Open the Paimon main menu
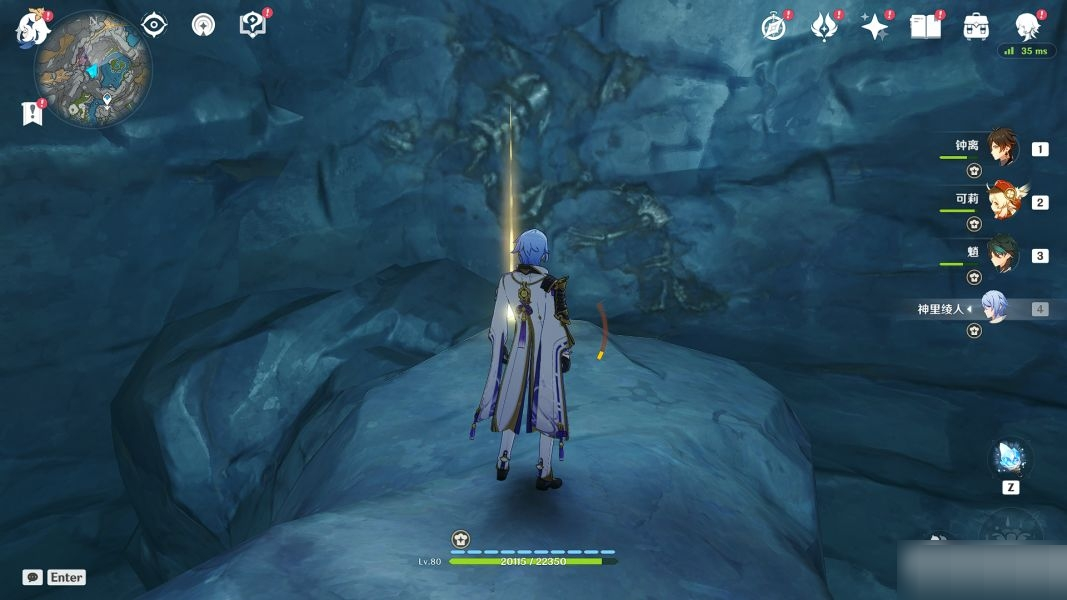 (x=33, y=28)
